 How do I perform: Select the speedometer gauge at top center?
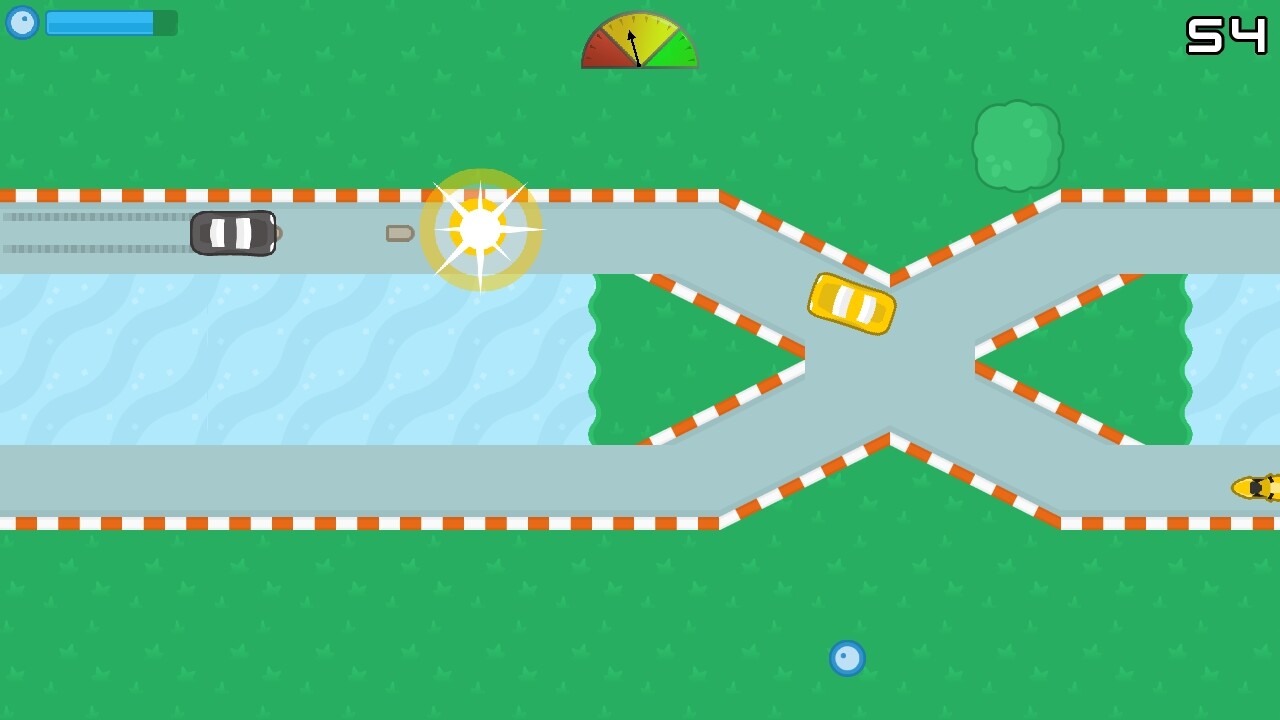(x=639, y=40)
